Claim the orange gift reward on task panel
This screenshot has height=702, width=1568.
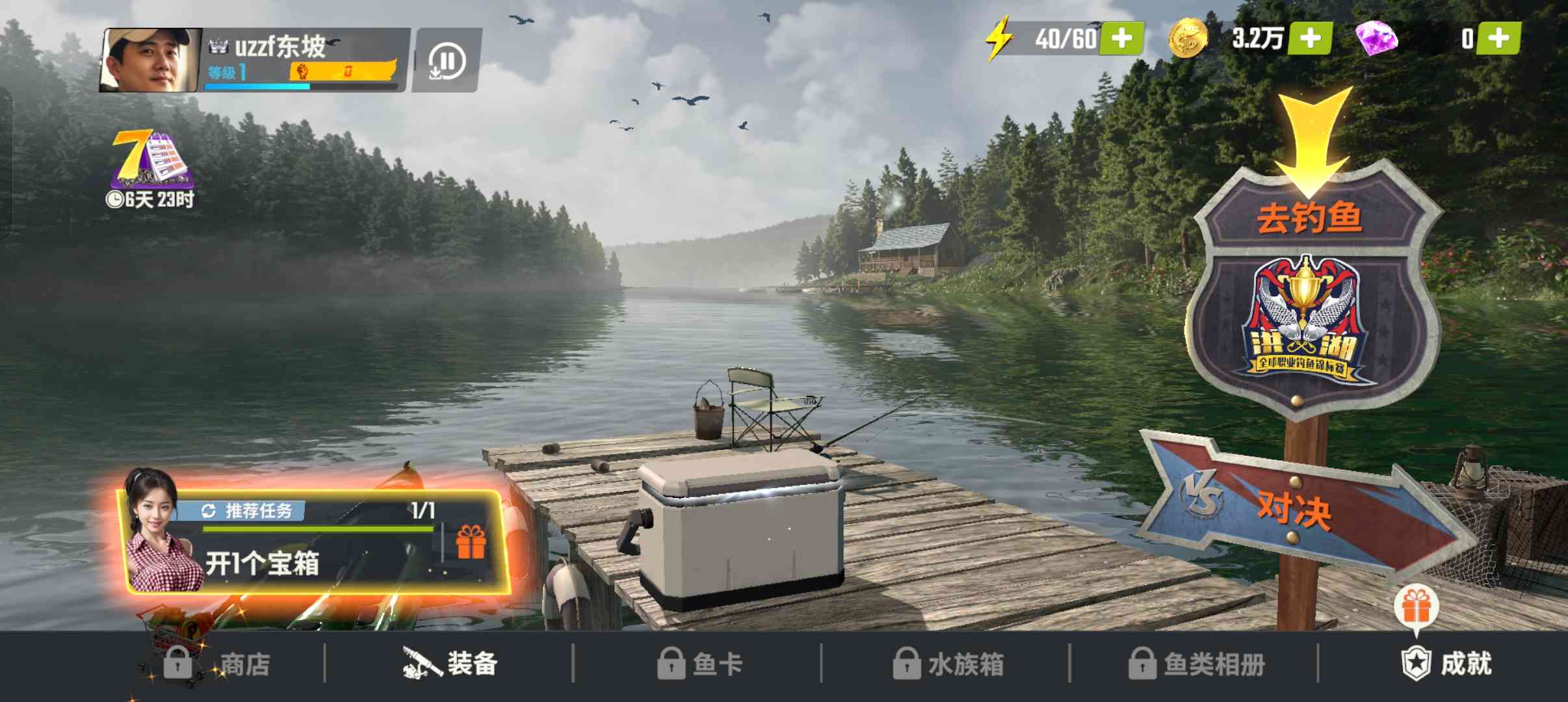point(471,543)
